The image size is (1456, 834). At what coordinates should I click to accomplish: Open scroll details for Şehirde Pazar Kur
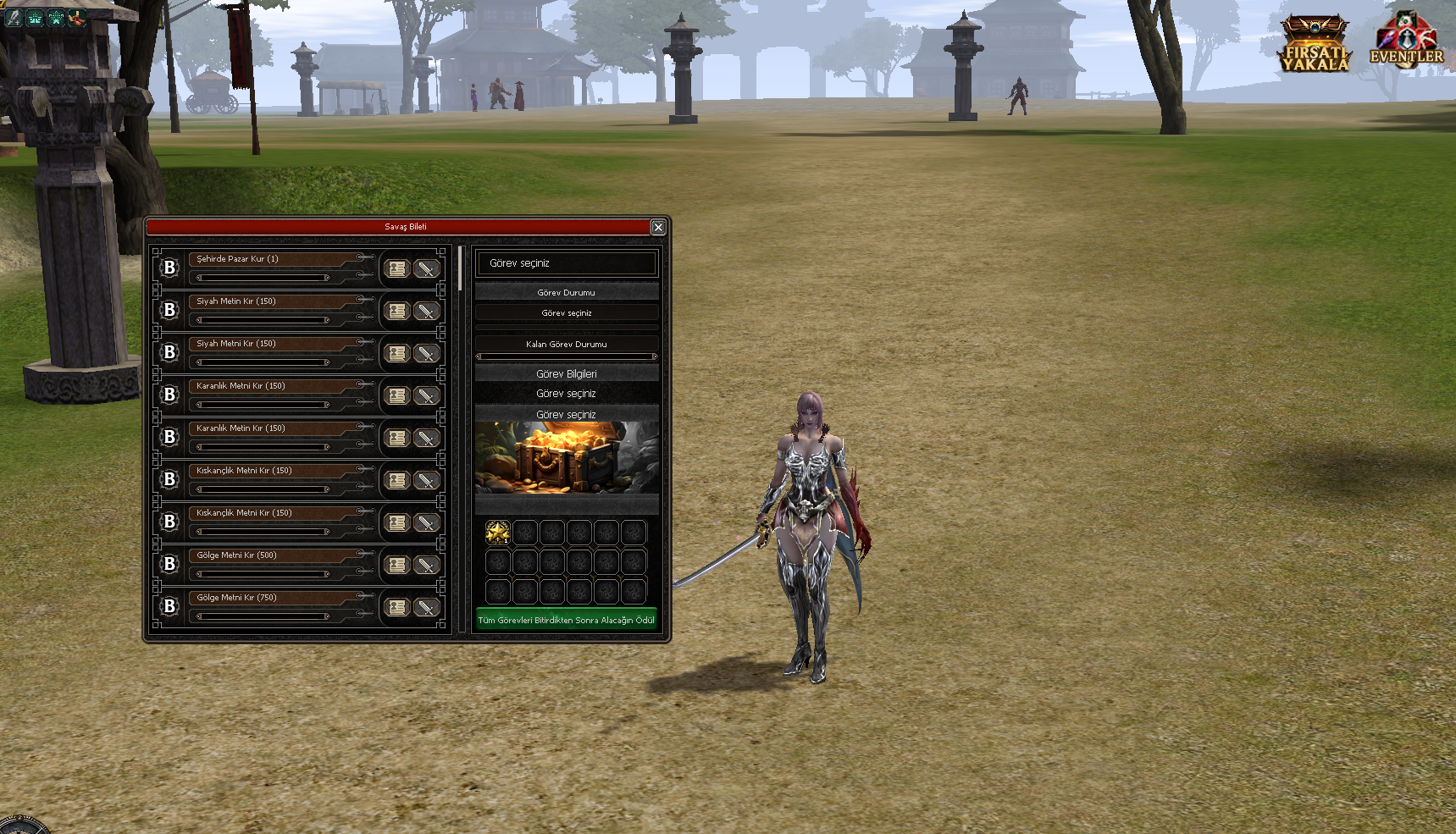(396, 268)
